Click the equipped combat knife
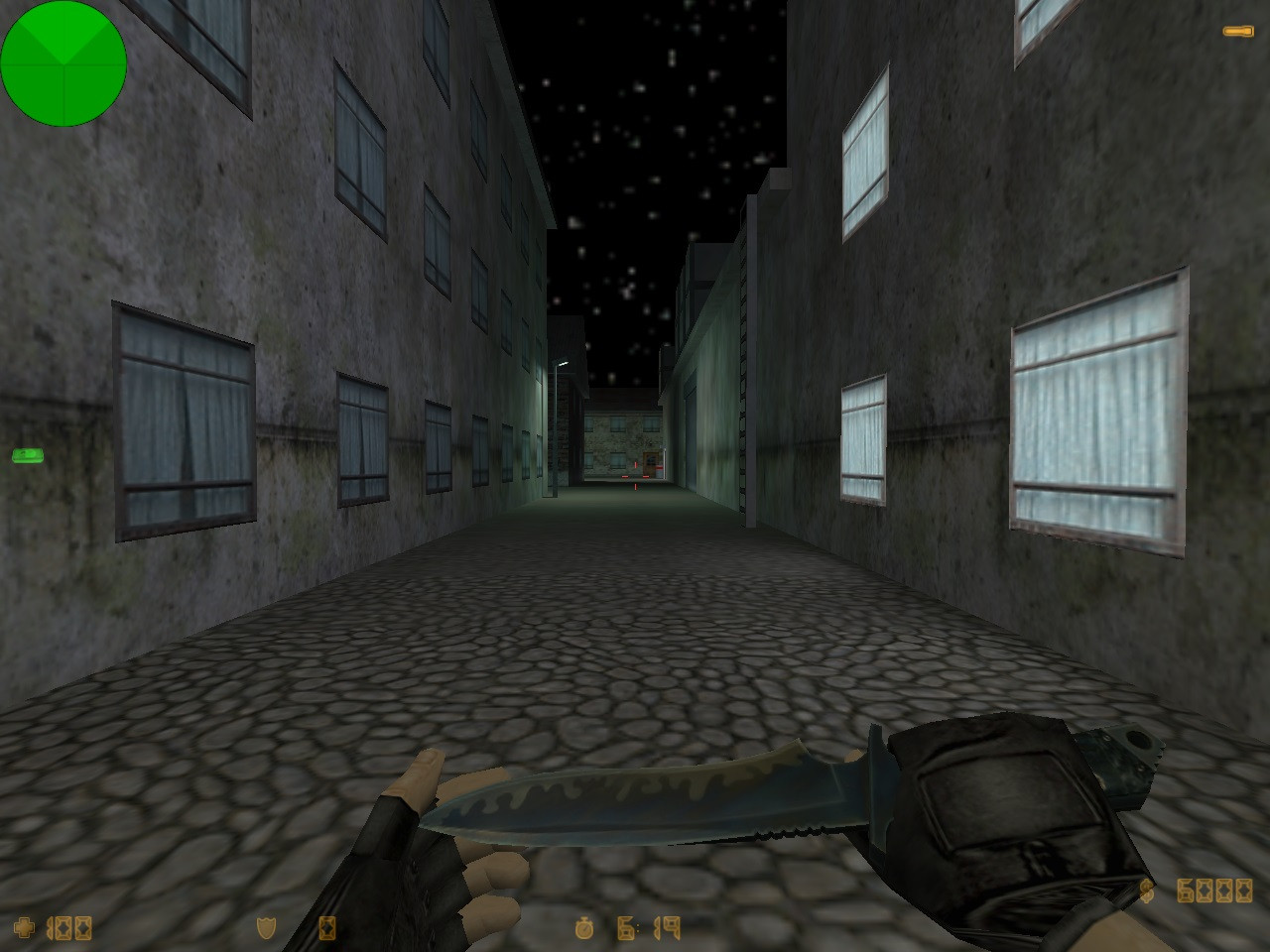 (695, 803)
